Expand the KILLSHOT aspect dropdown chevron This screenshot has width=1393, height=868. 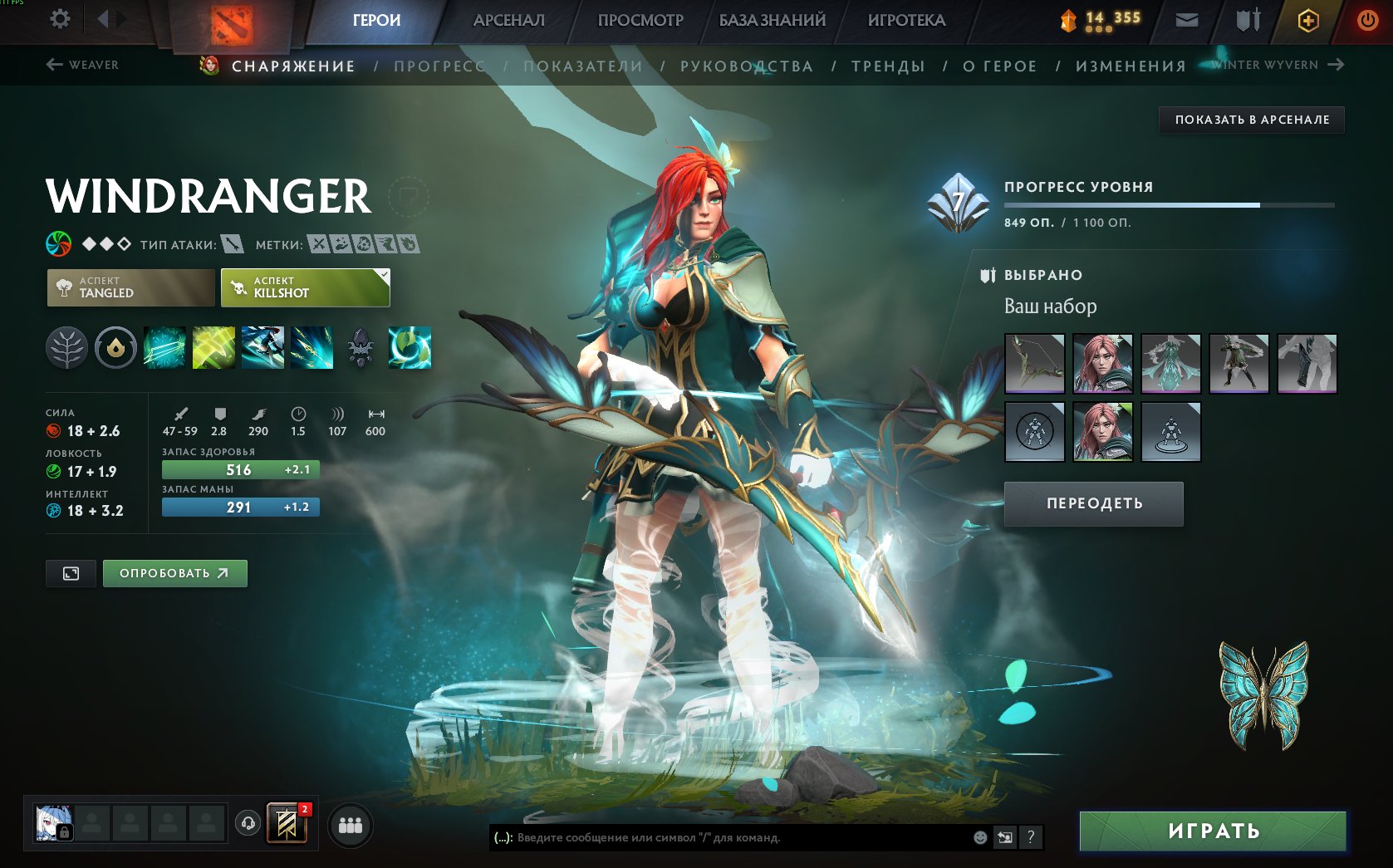tap(383, 272)
